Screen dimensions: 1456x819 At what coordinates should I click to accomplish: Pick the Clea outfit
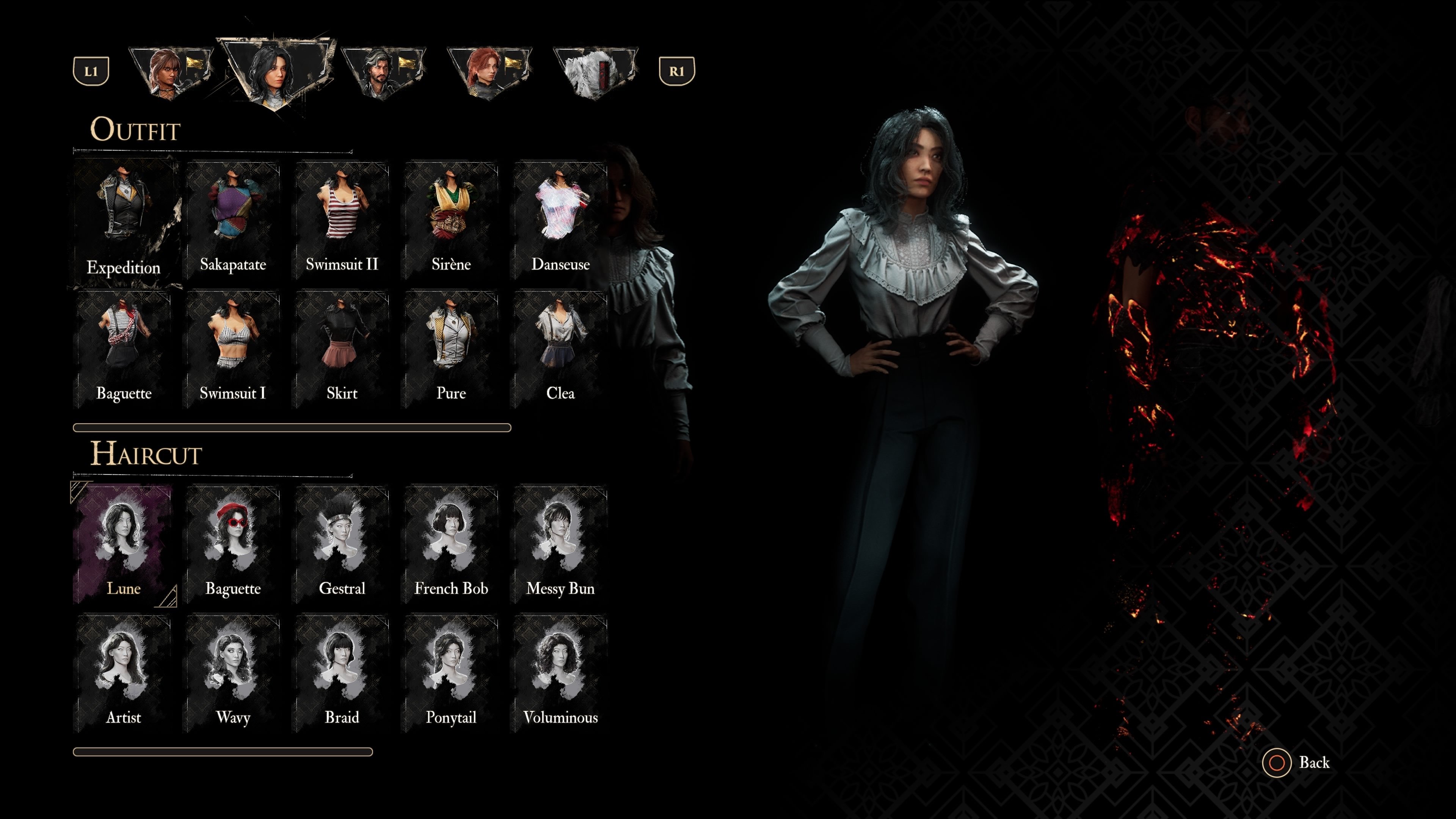pyautogui.click(x=560, y=349)
